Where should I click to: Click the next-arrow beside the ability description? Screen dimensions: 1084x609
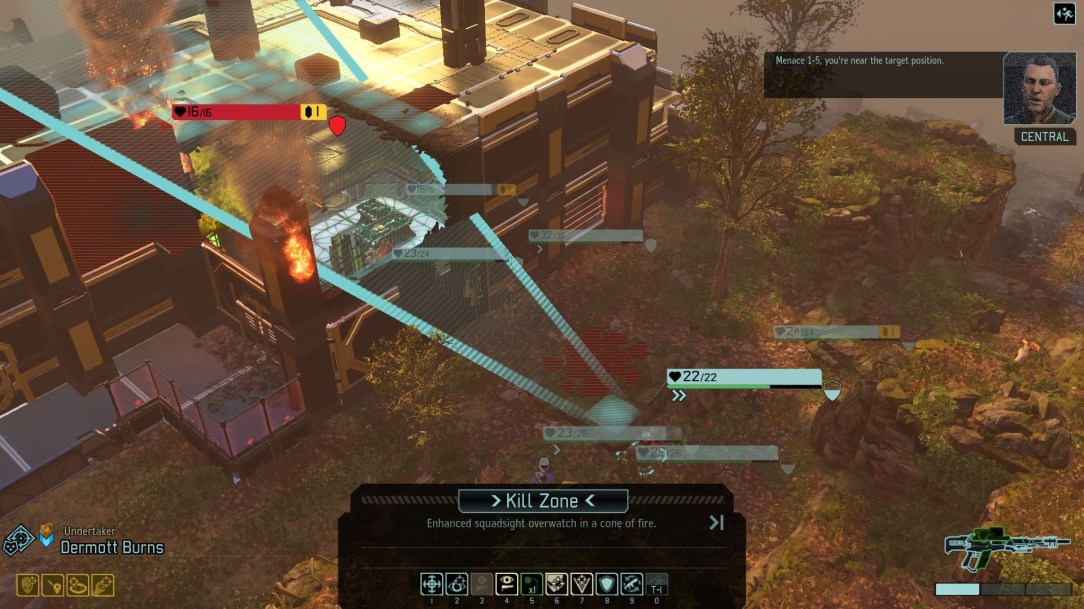click(716, 522)
